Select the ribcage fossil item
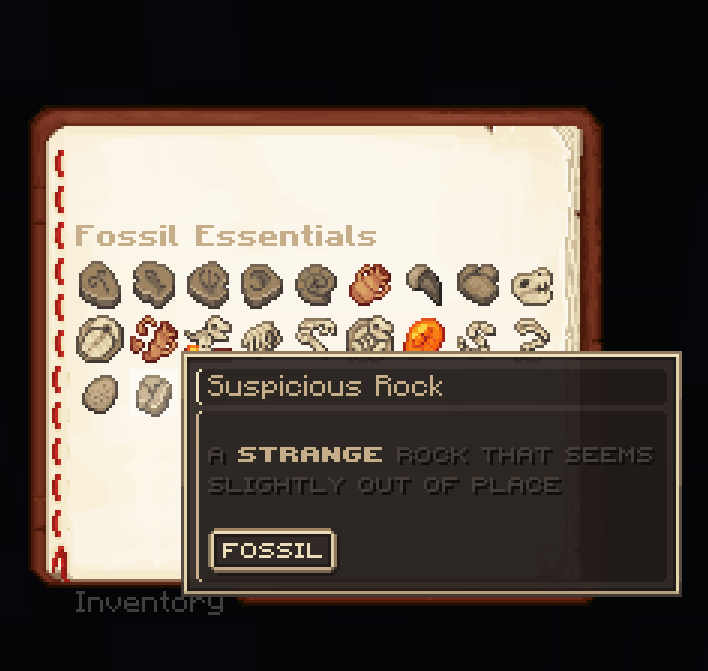 [262, 338]
